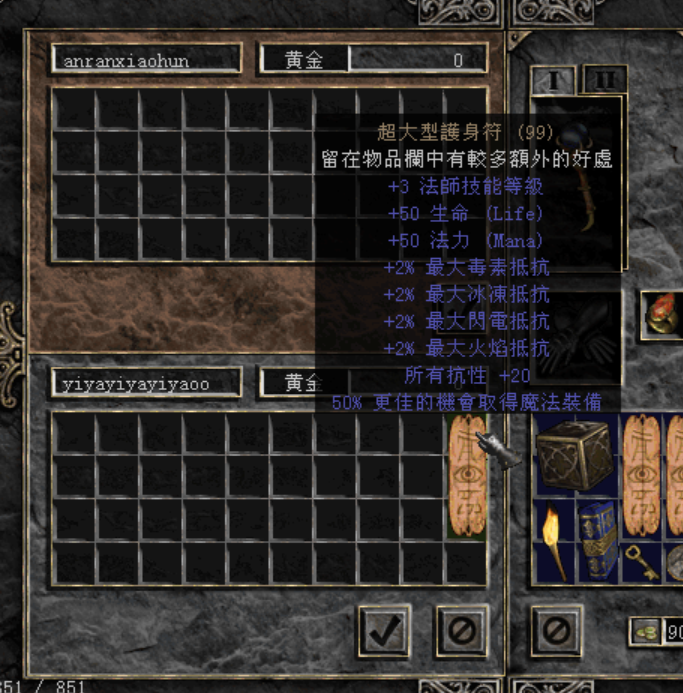Select the Horadric Cube in the inventory

point(576,456)
